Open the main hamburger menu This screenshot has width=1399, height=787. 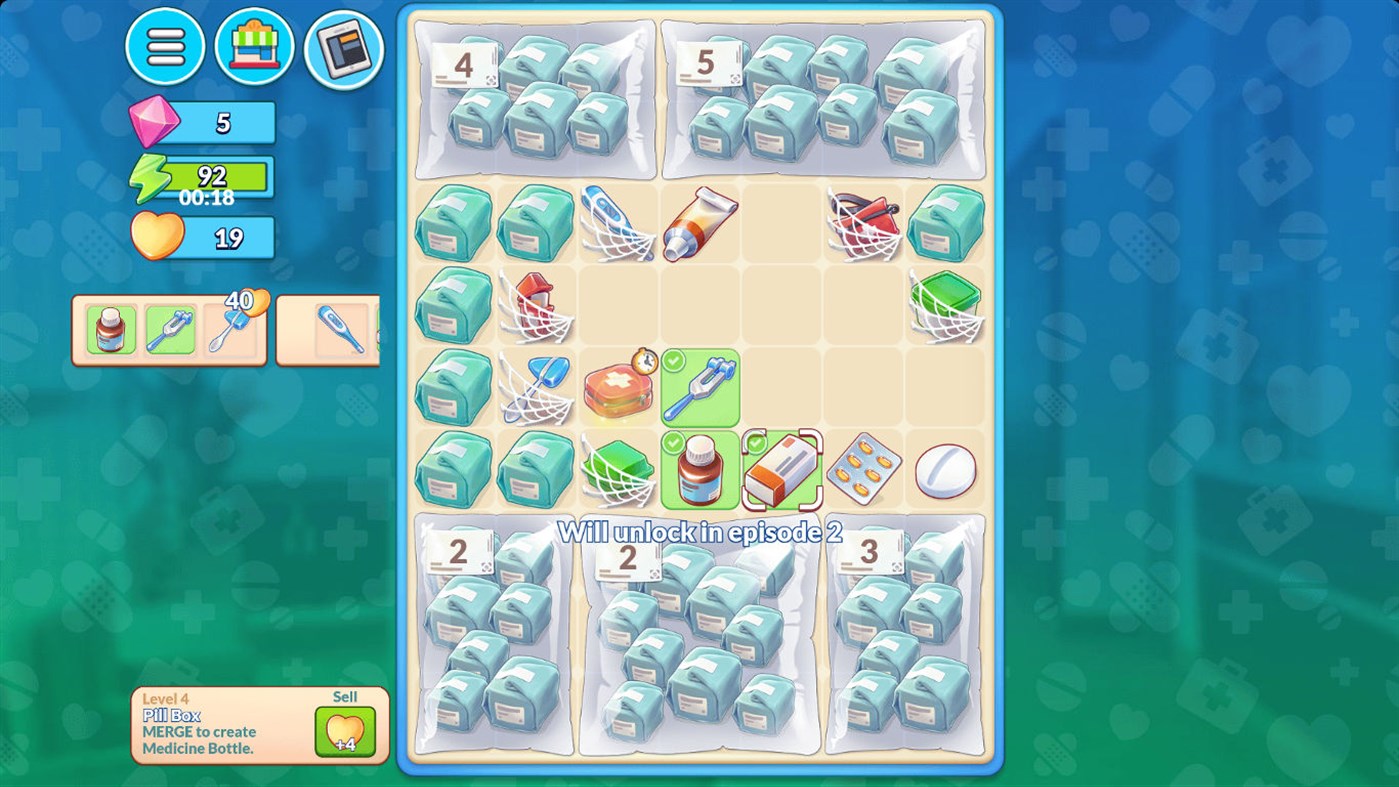[165, 47]
